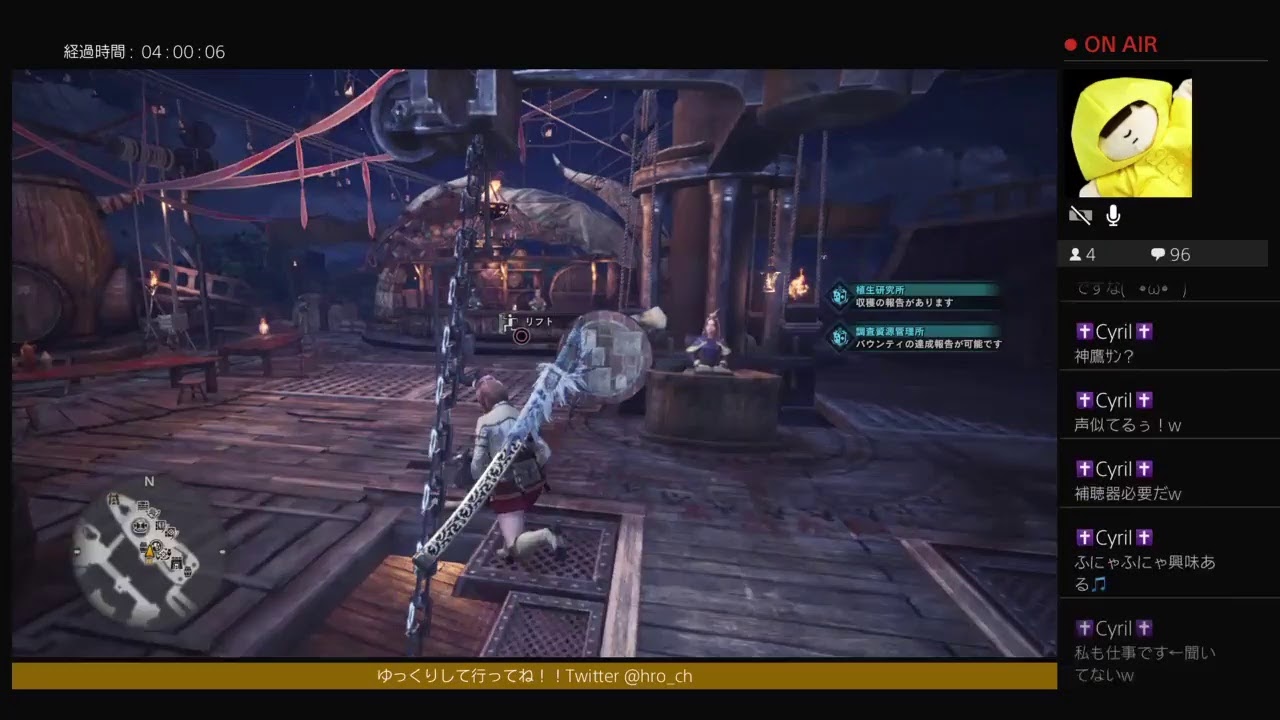Click the red ON AIR broadcast indicator
This screenshot has width=1280, height=720.
point(1110,44)
